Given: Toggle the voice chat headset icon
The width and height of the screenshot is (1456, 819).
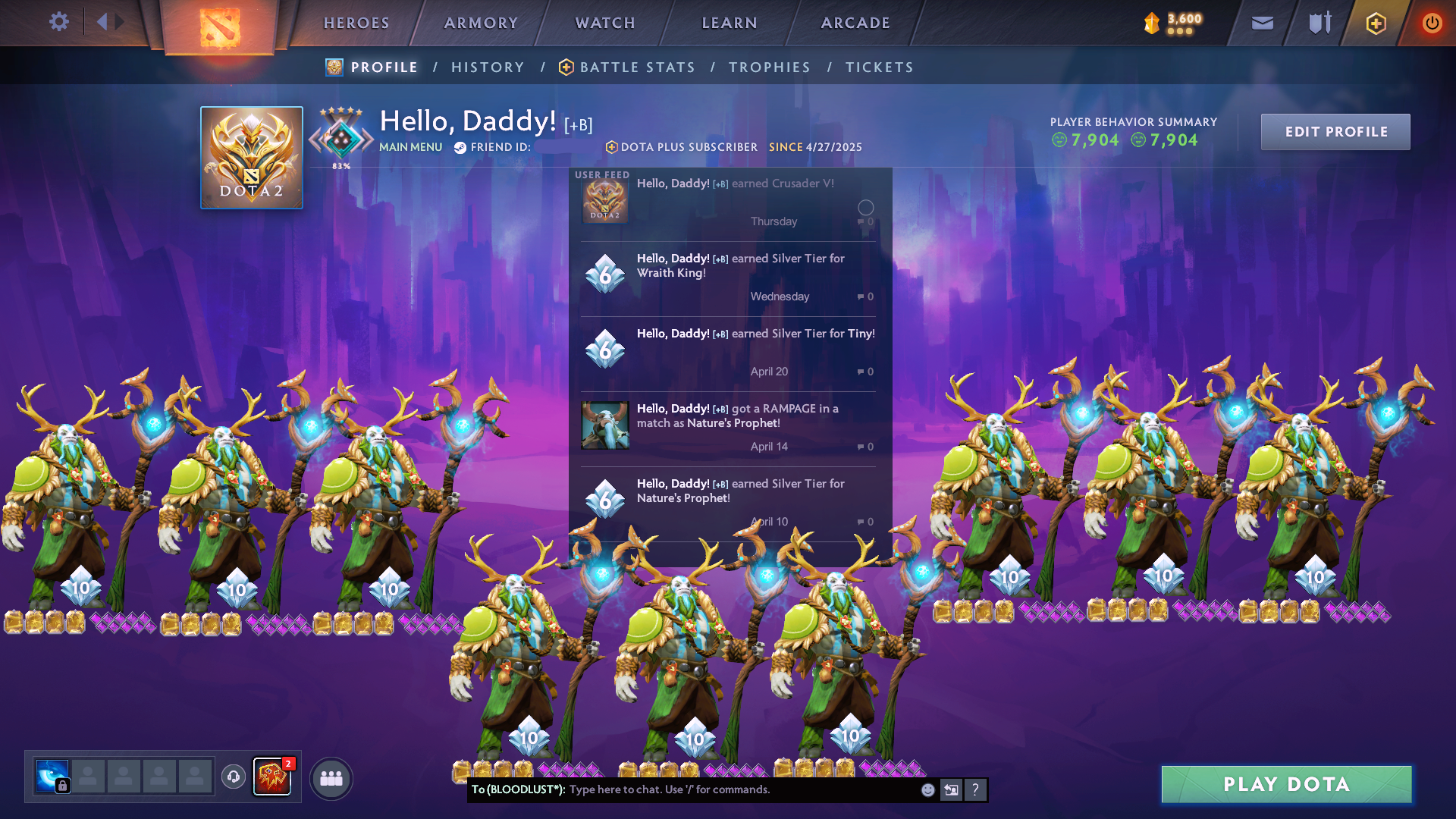Looking at the screenshot, I should tap(233, 777).
